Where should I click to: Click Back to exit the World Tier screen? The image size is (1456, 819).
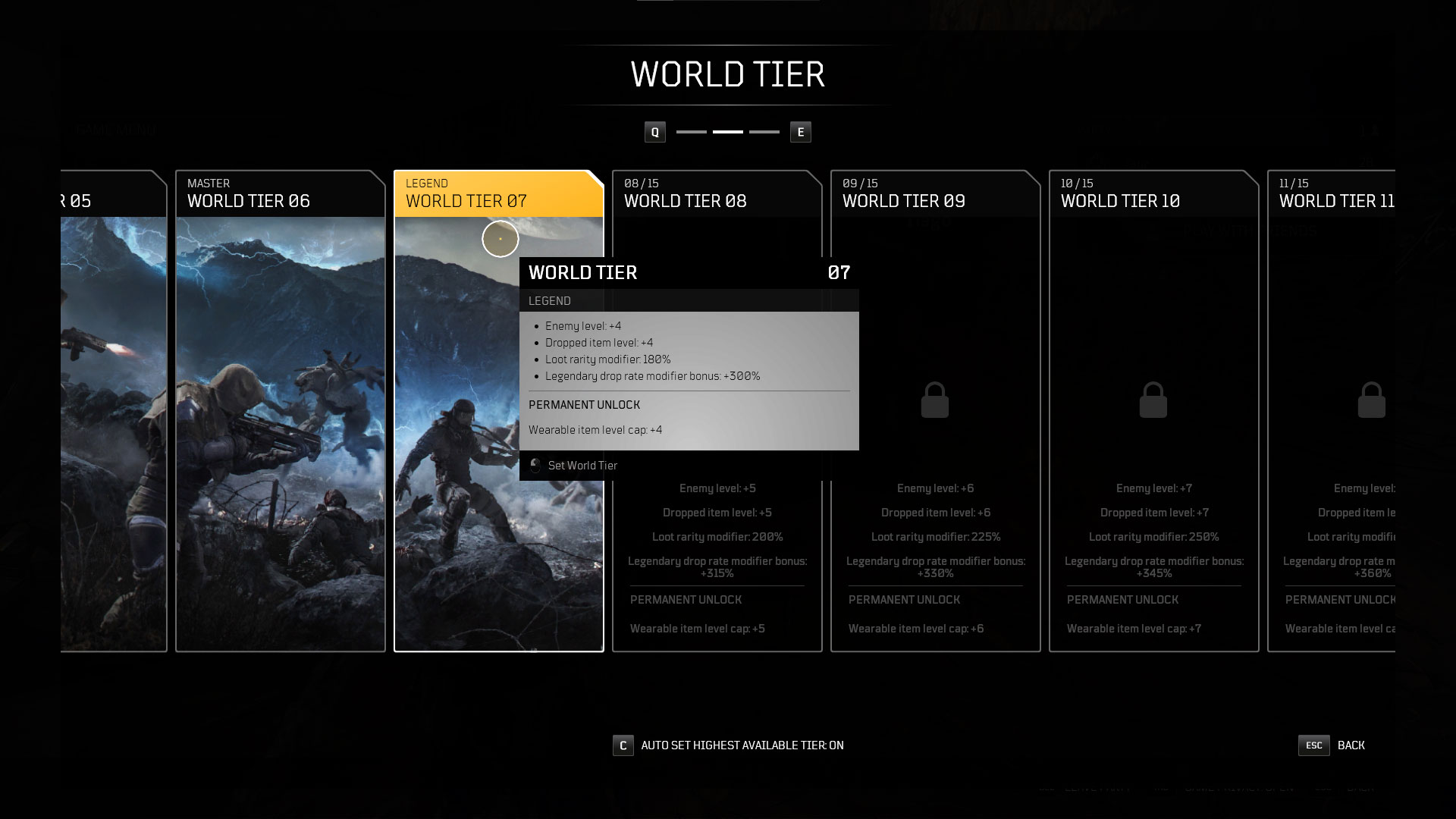pyautogui.click(x=1351, y=745)
